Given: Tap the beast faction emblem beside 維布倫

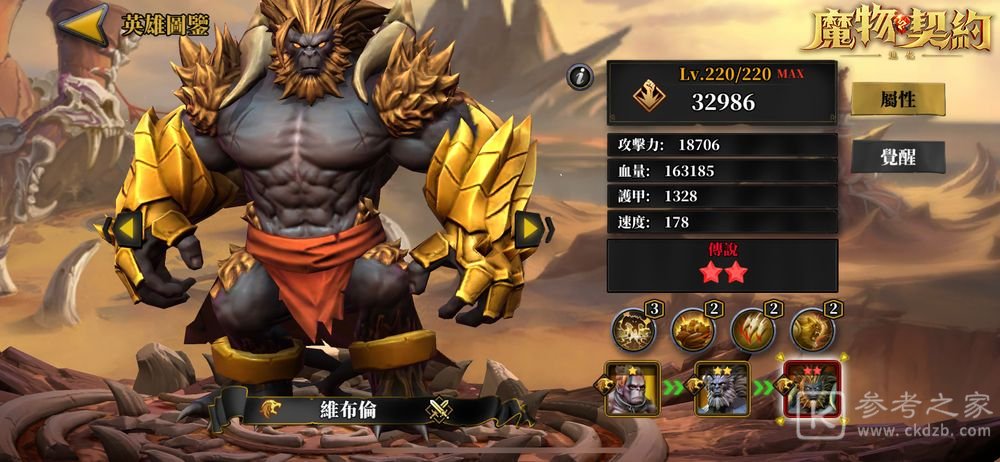Looking at the screenshot, I should (x=270, y=408).
